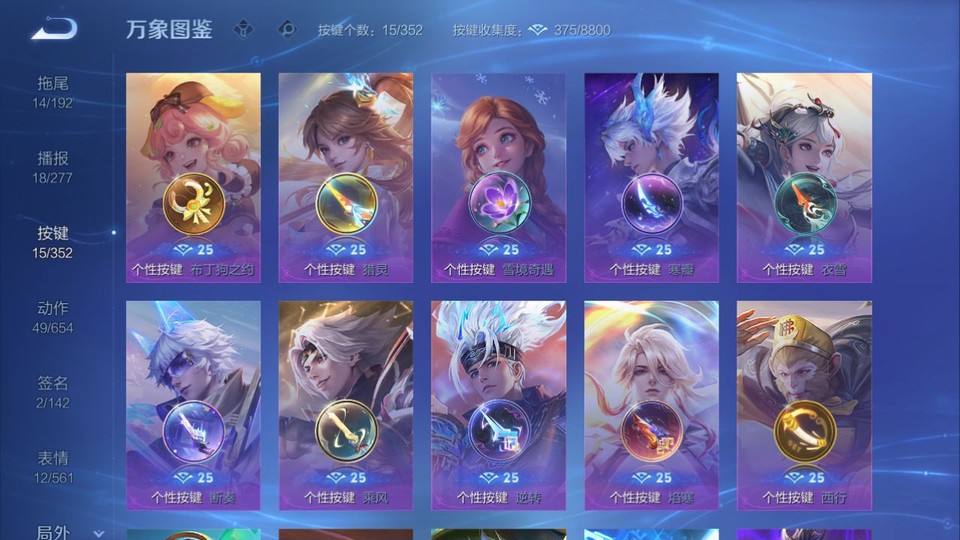
Task: Open the 逆转 button skin card
Action: 498,405
